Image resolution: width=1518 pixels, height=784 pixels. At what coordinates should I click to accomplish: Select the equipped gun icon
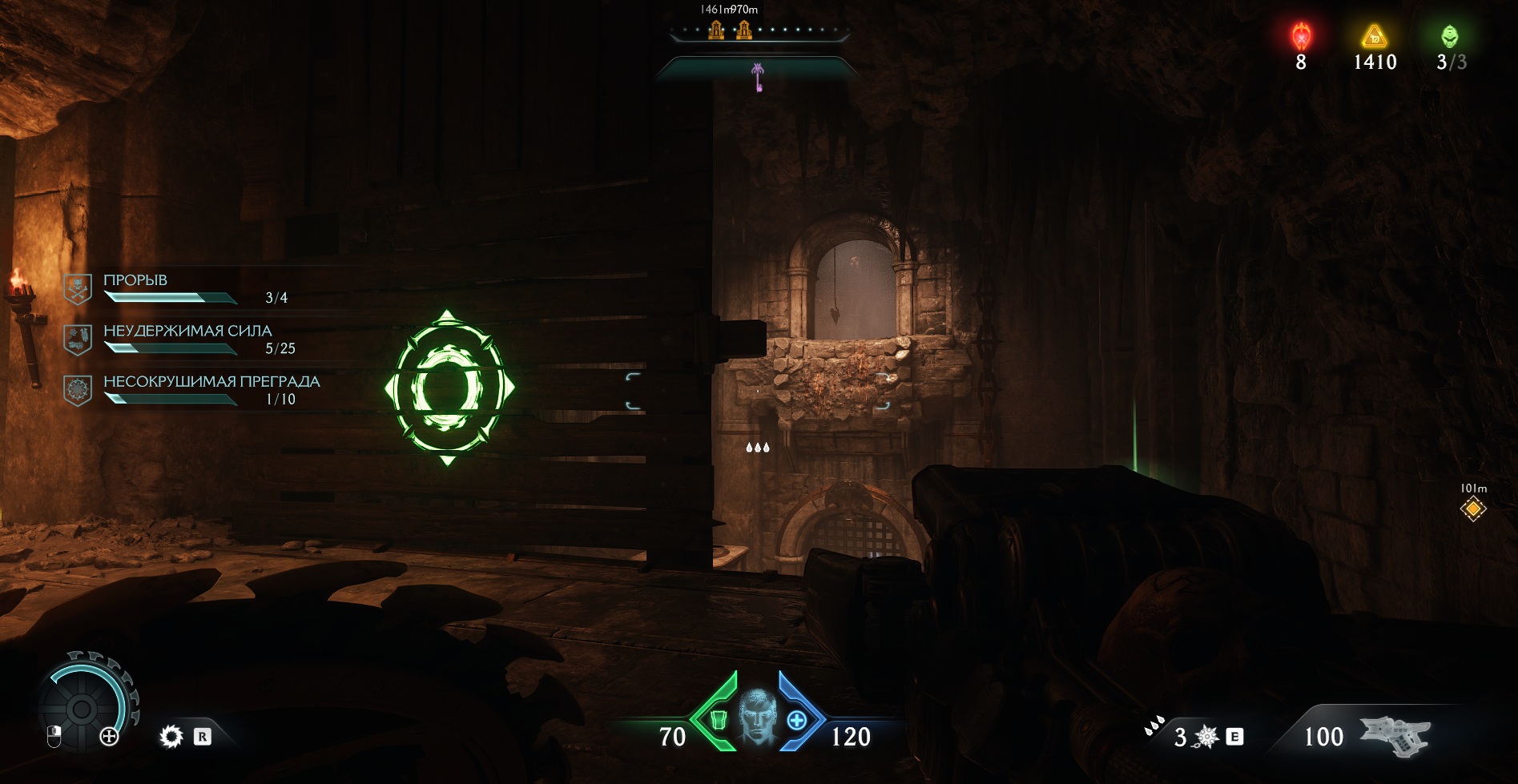click(1398, 735)
